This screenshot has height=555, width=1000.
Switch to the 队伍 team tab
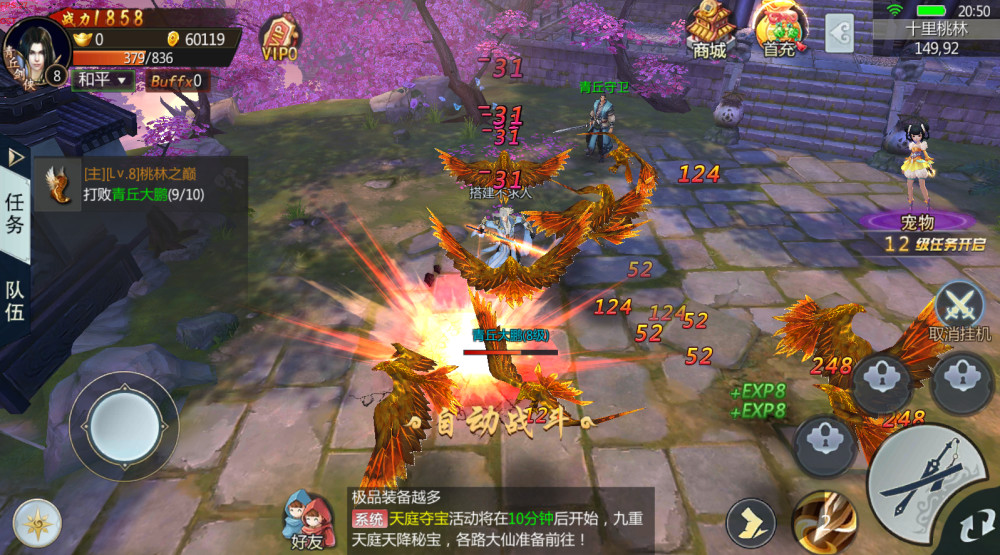[15, 300]
